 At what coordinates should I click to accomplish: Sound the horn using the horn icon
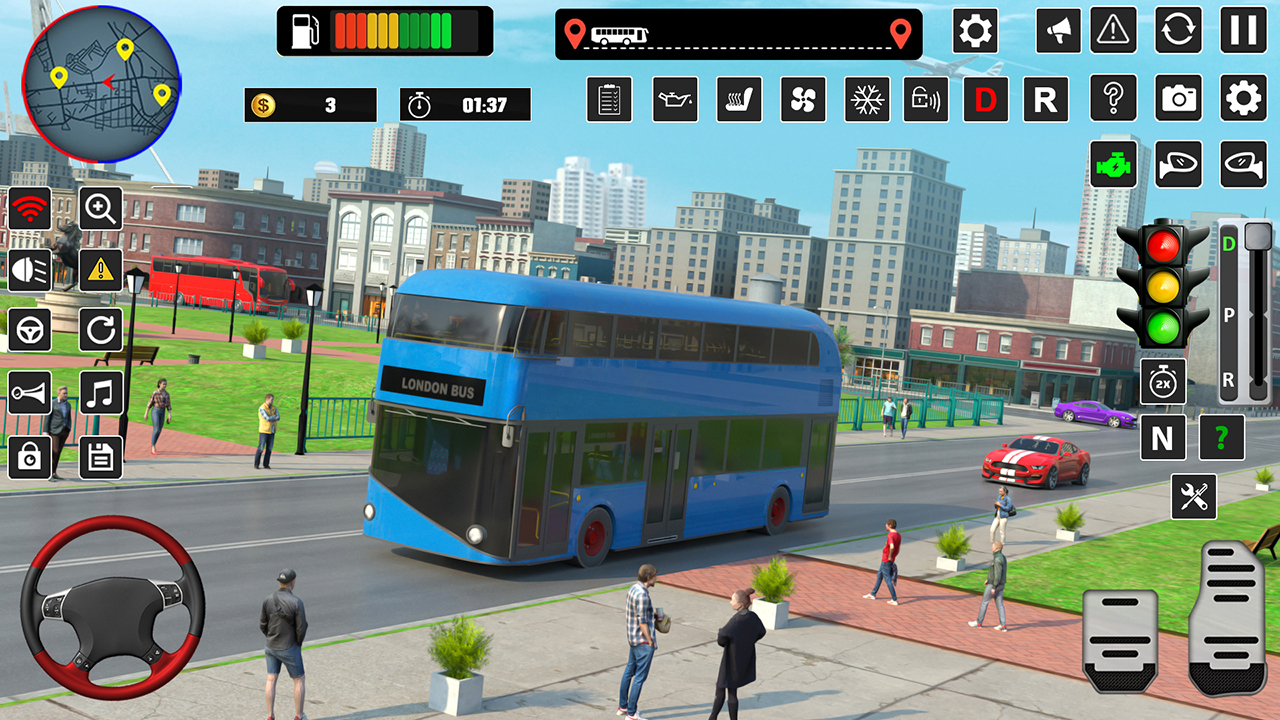pos(30,392)
